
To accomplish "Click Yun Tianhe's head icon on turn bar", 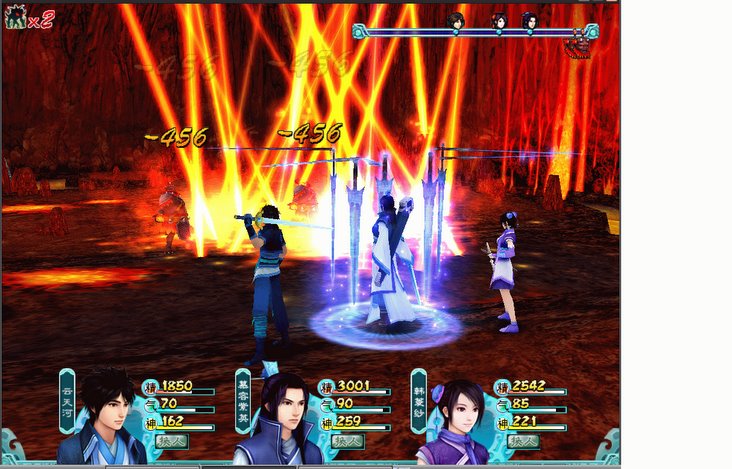I will [456, 20].
